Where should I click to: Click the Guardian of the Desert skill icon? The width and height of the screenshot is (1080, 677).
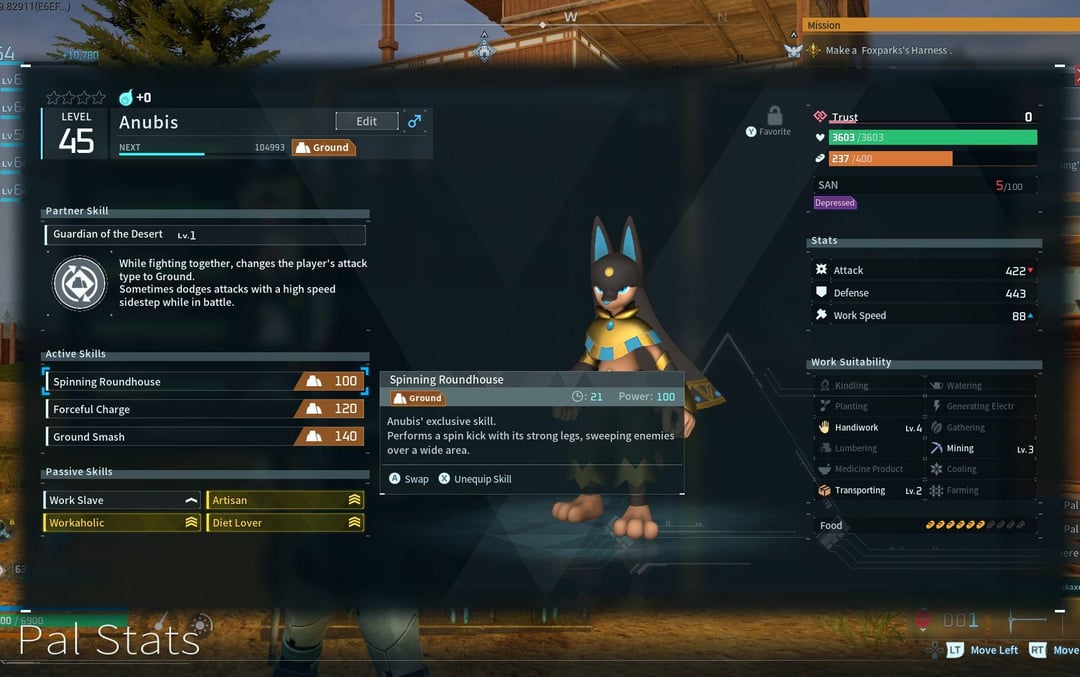79,283
